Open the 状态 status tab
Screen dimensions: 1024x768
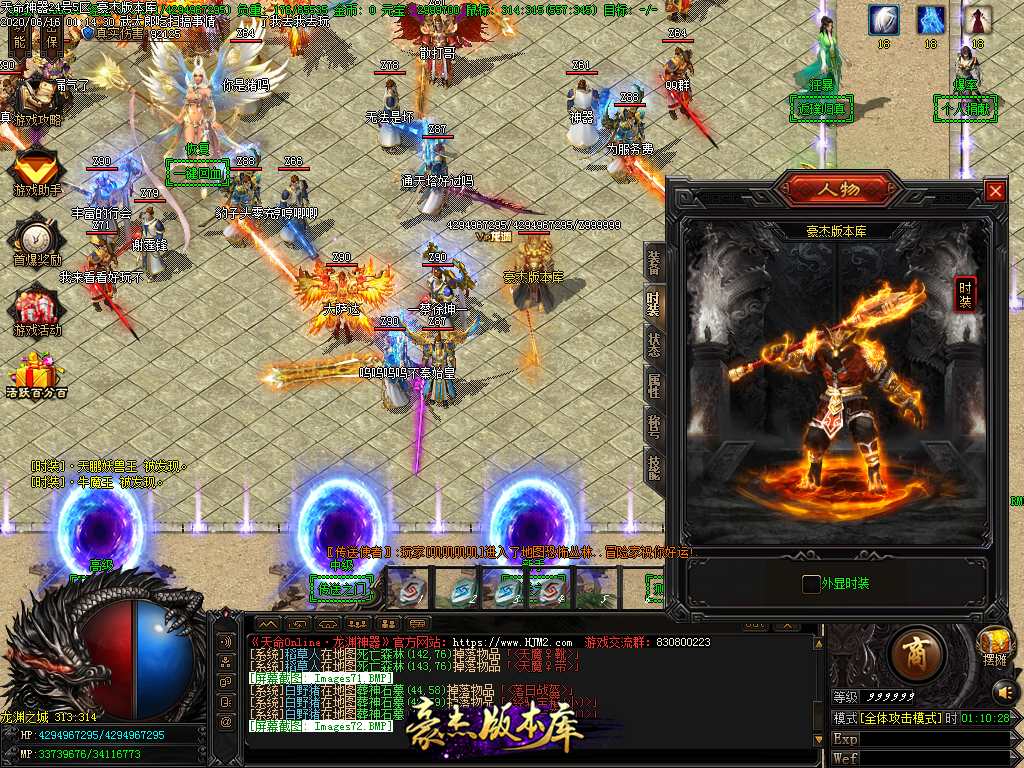tap(654, 343)
